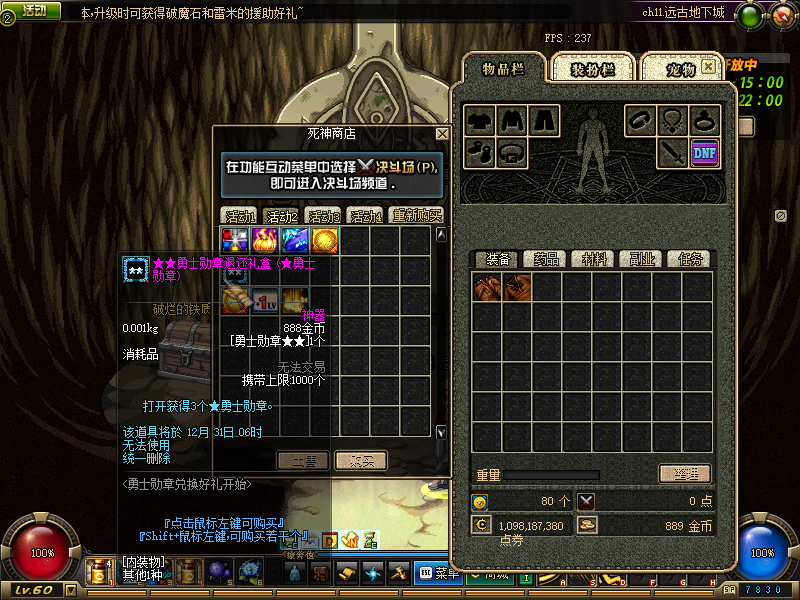This screenshot has height=600, width=800.
Task: Click the 购买 buy button
Action: click(x=361, y=460)
